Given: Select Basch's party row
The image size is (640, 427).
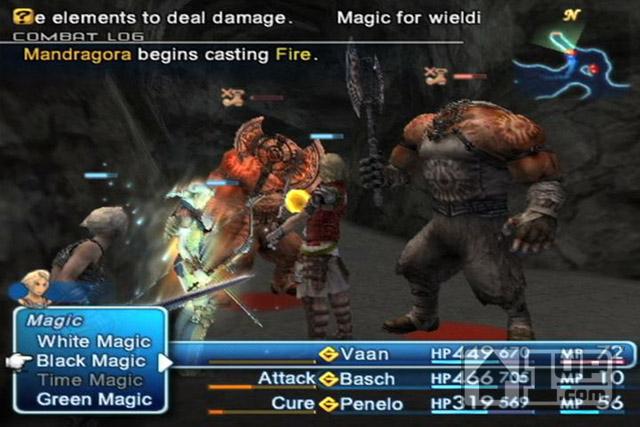Looking at the screenshot, I should [367, 379].
